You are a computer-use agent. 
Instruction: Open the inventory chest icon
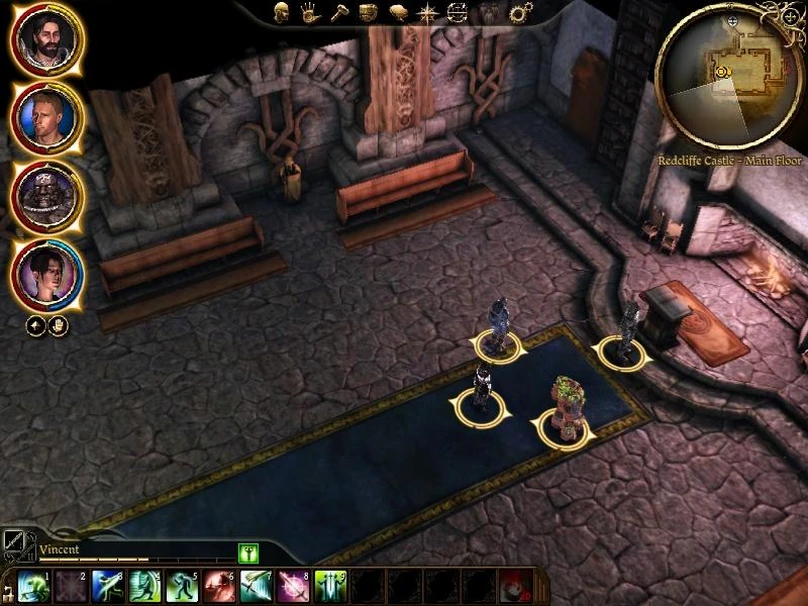pos(369,13)
